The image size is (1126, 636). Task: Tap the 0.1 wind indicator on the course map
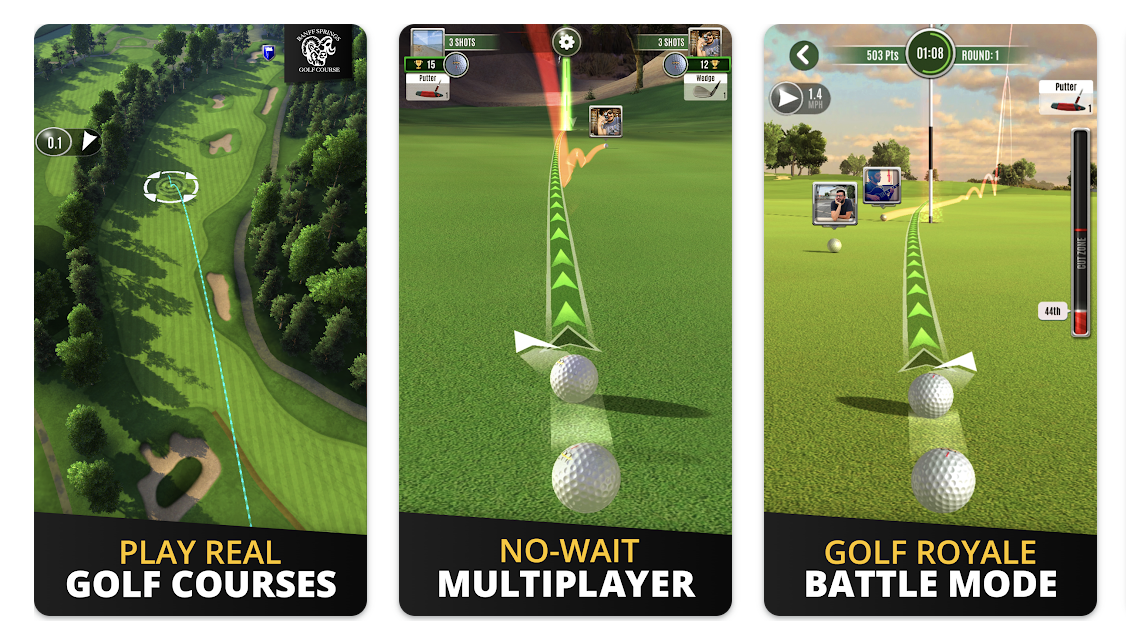point(68,142)
